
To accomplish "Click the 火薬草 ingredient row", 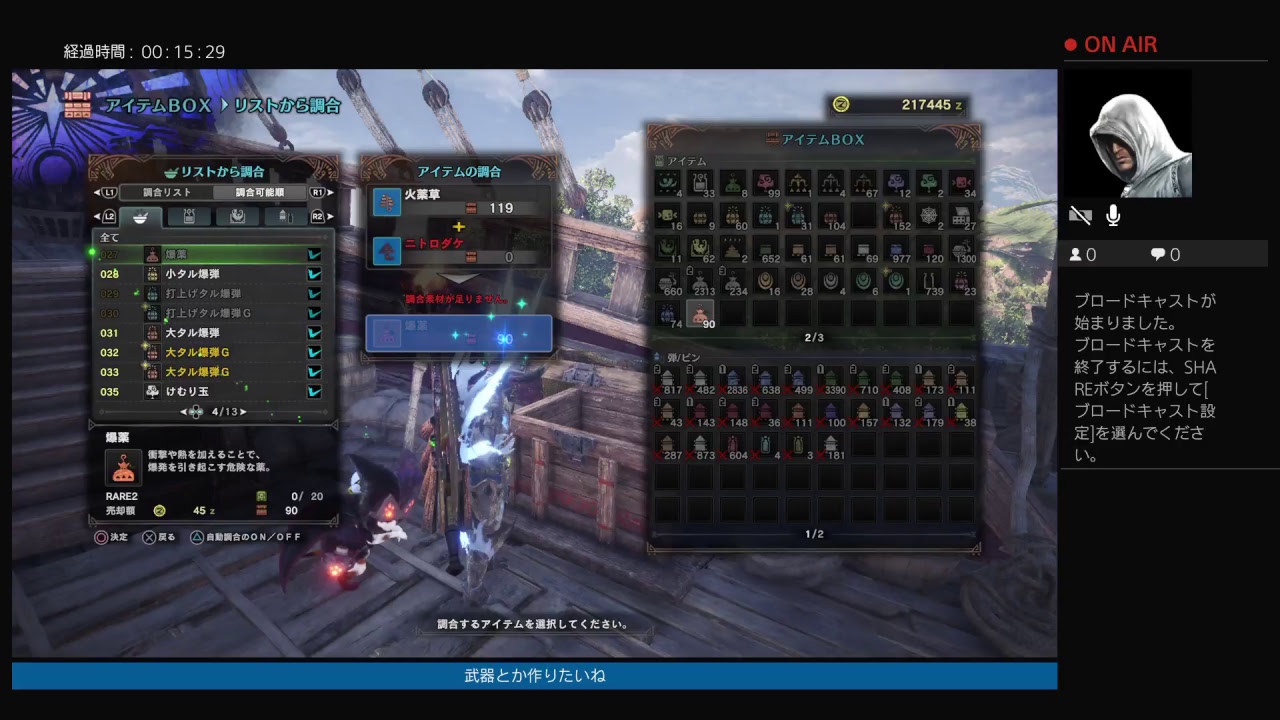I will pyautogui.click(x=458, y=201).
